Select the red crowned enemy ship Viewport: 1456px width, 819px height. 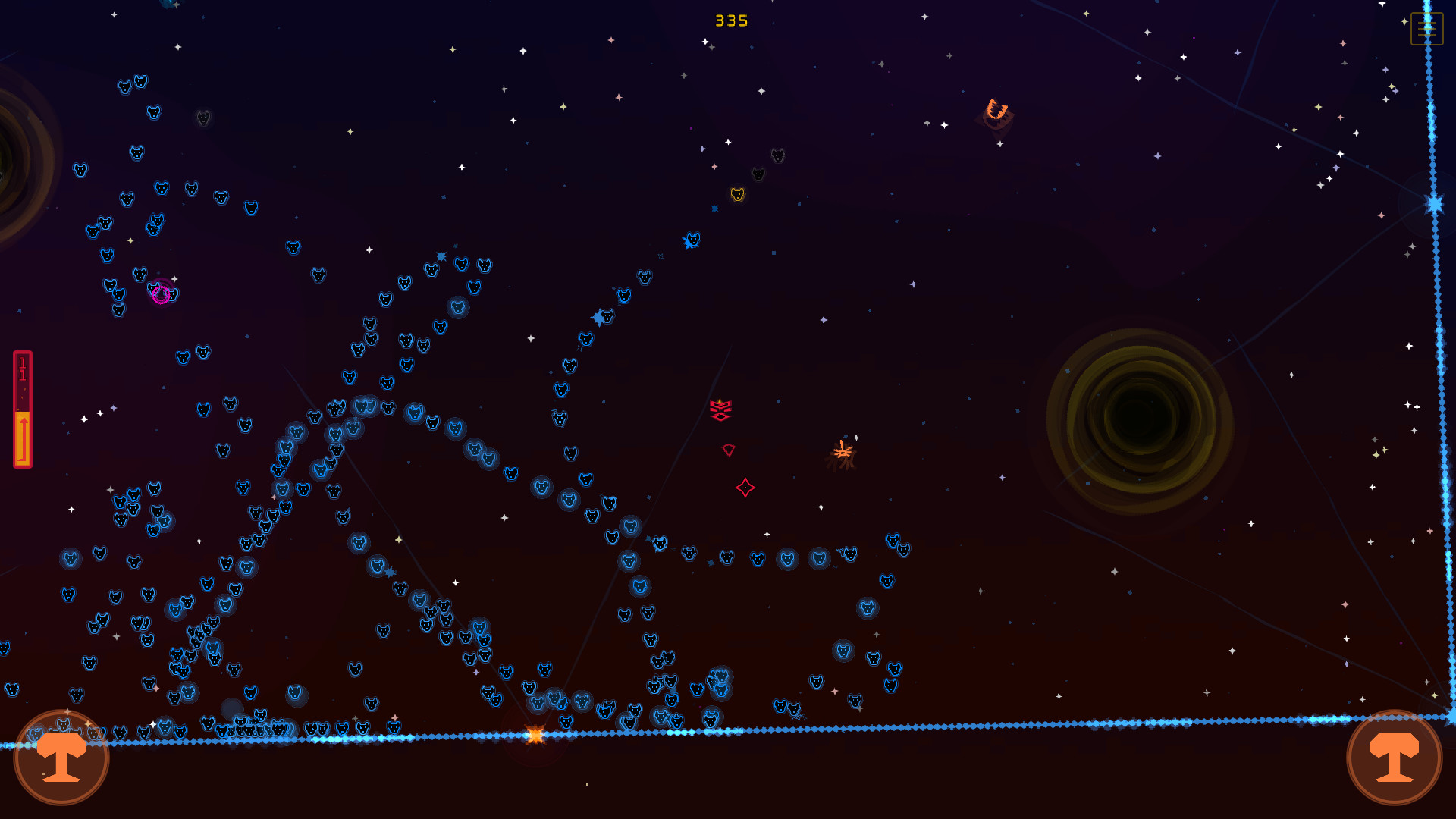coord(720,409)
